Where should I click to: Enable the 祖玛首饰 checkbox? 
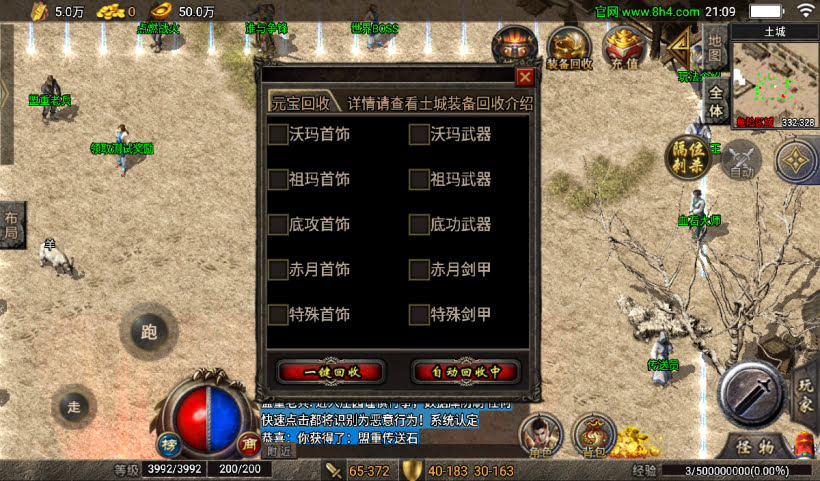point(279,180)
